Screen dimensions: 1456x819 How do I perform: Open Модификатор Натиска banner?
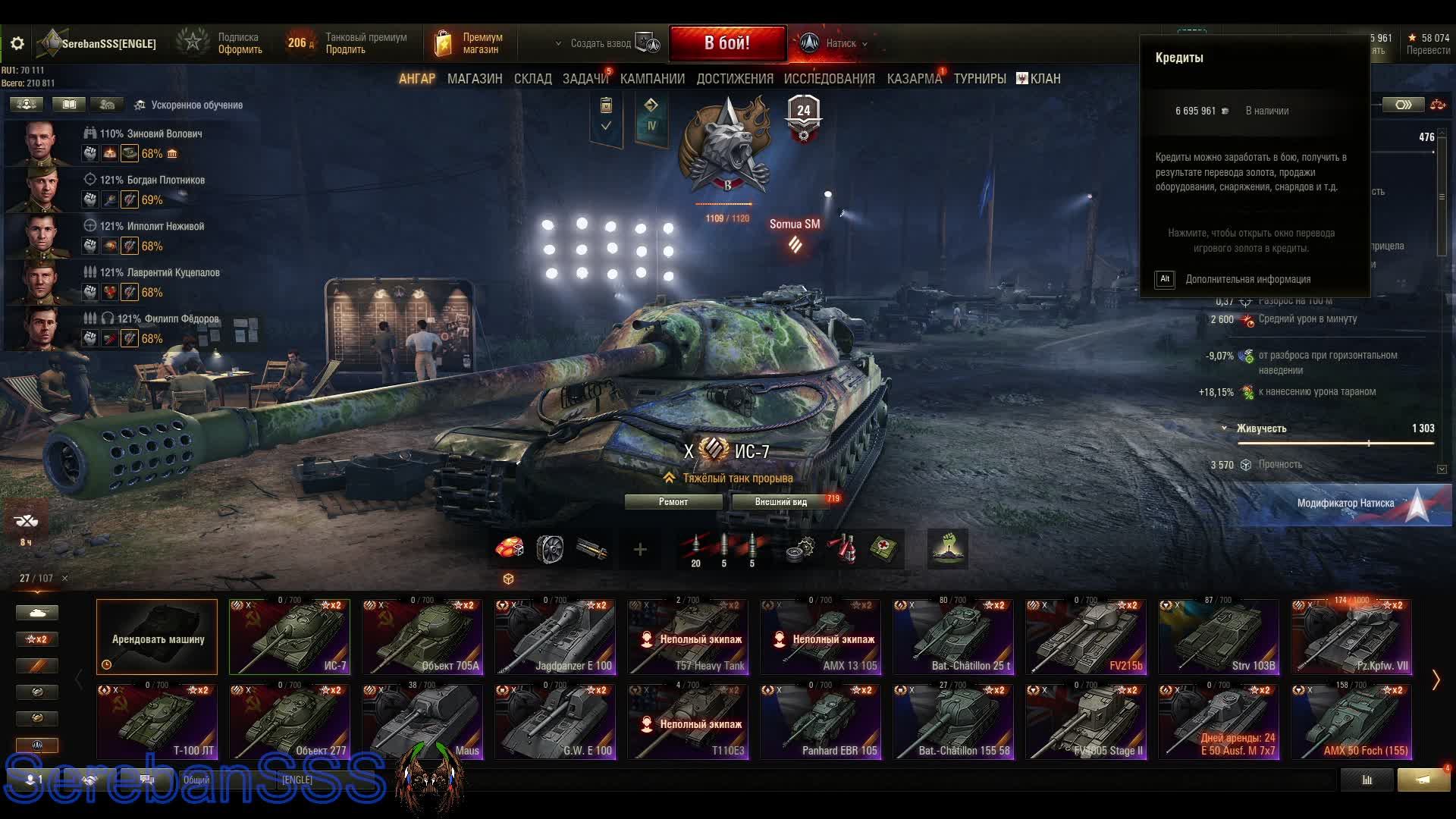[1345, 504]
